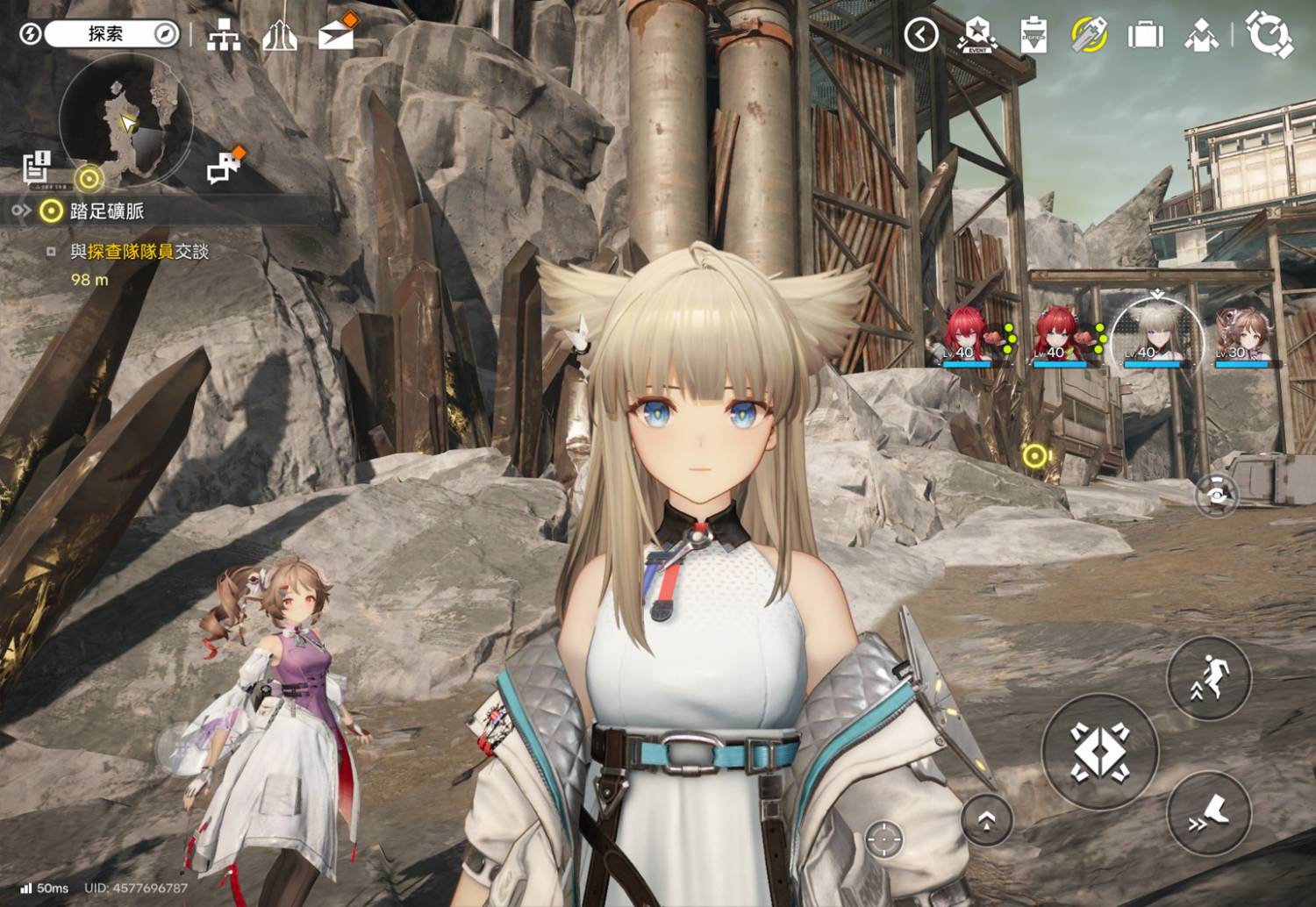Open the circular minimap
This screenshot has width=1316, height=907.
pos(125,120)
